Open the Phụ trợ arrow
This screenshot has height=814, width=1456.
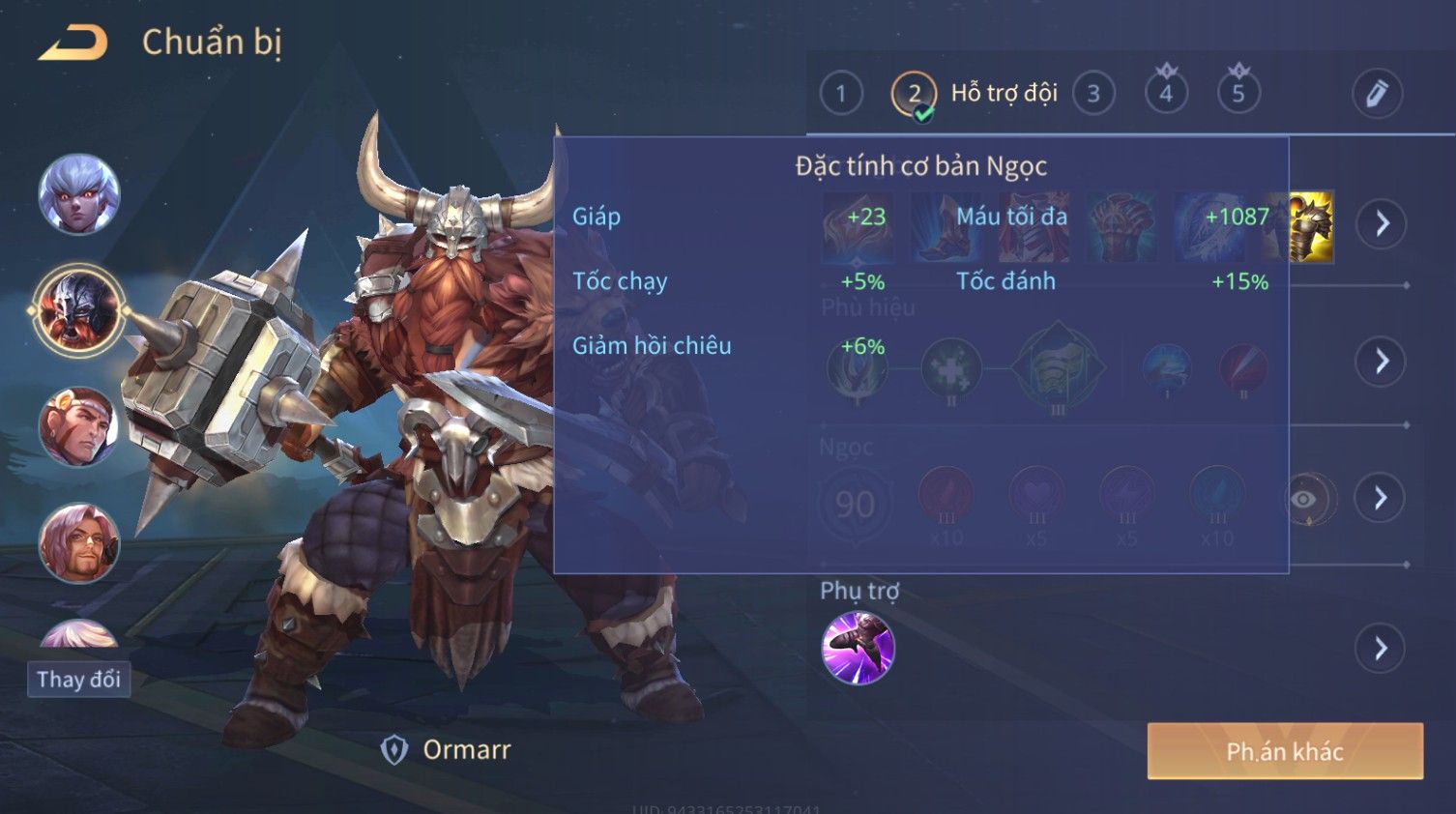[x=1382, y=649]
